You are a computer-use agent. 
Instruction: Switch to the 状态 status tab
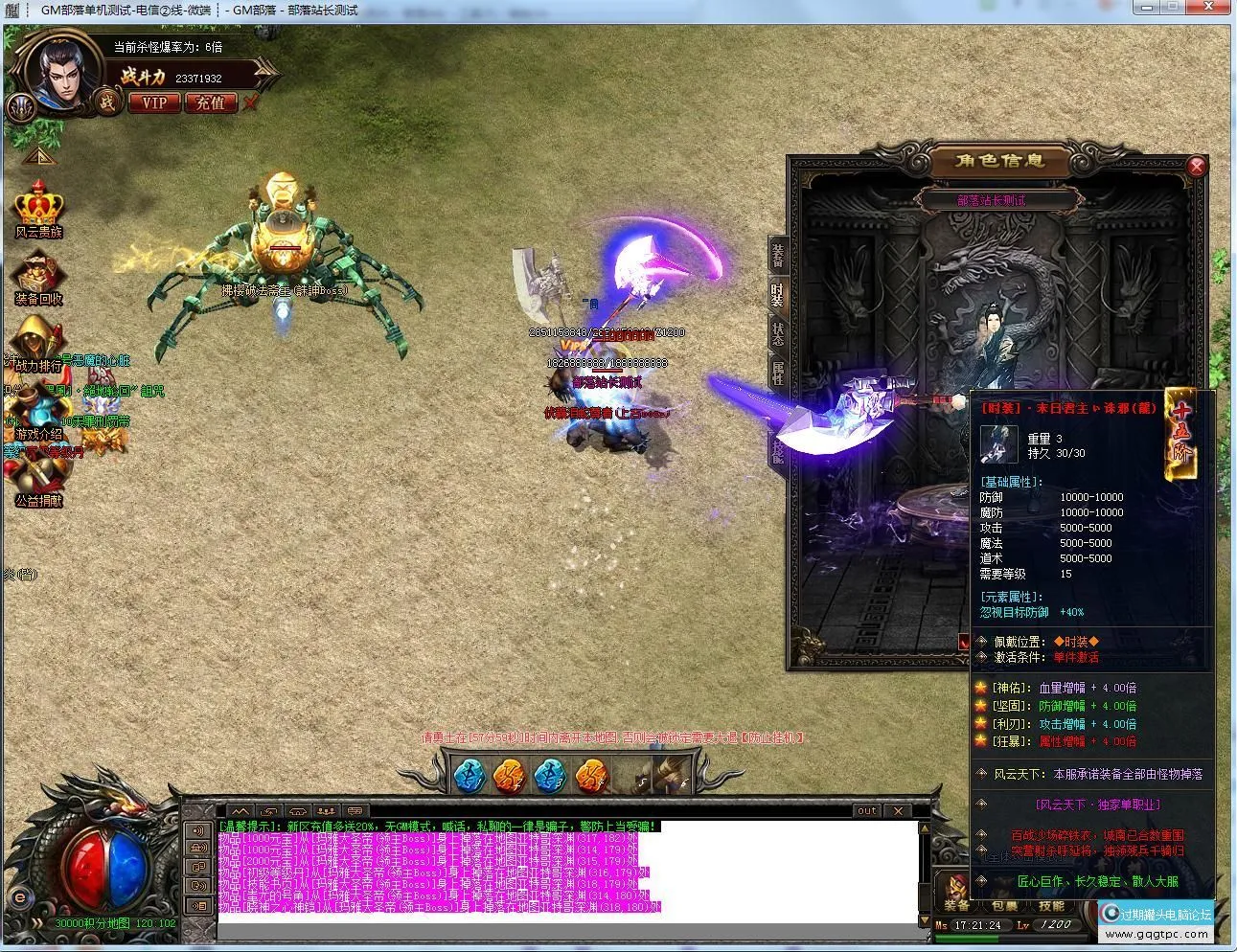pyautogui.click(x=778, y=333)
